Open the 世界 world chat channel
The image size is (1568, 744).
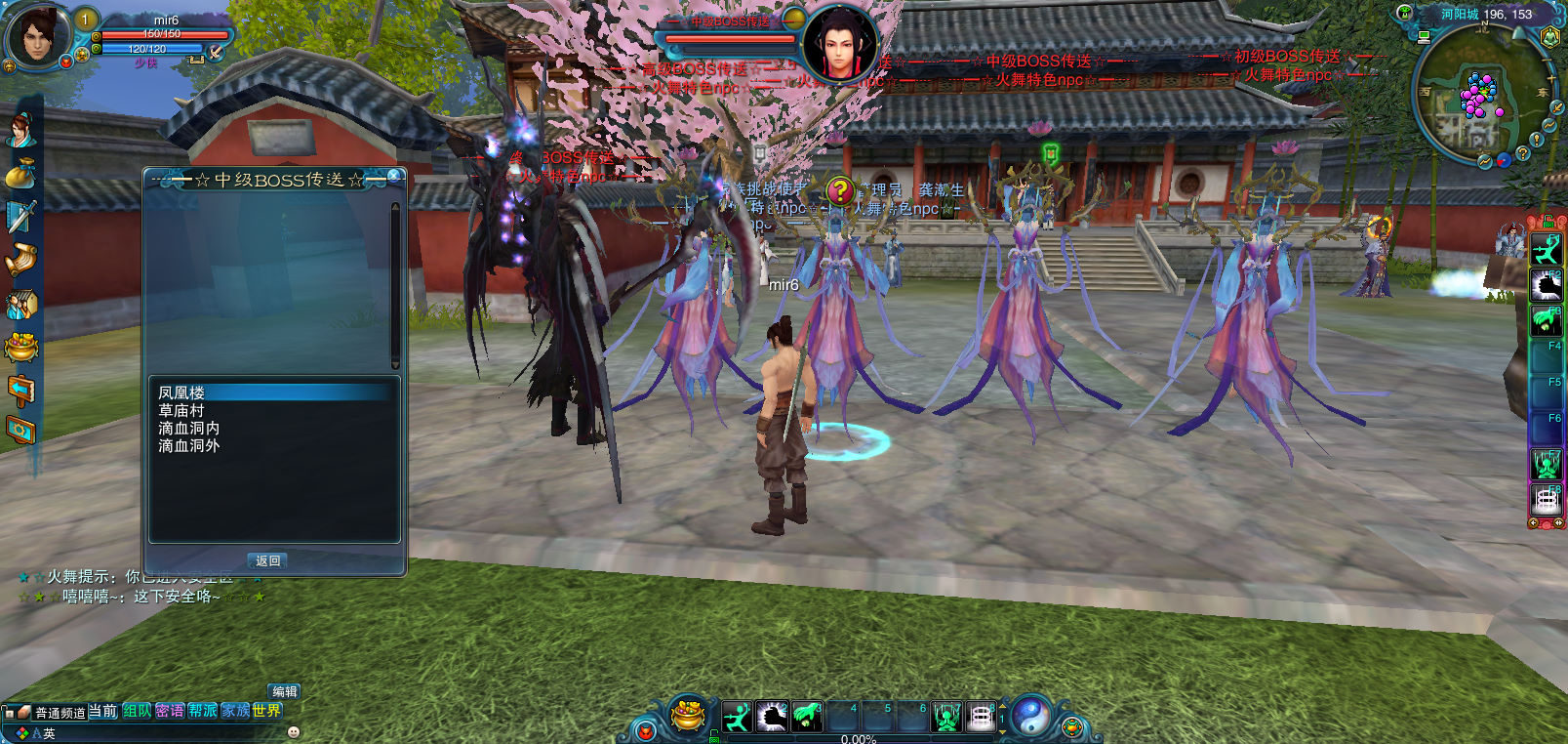(265, 711)
